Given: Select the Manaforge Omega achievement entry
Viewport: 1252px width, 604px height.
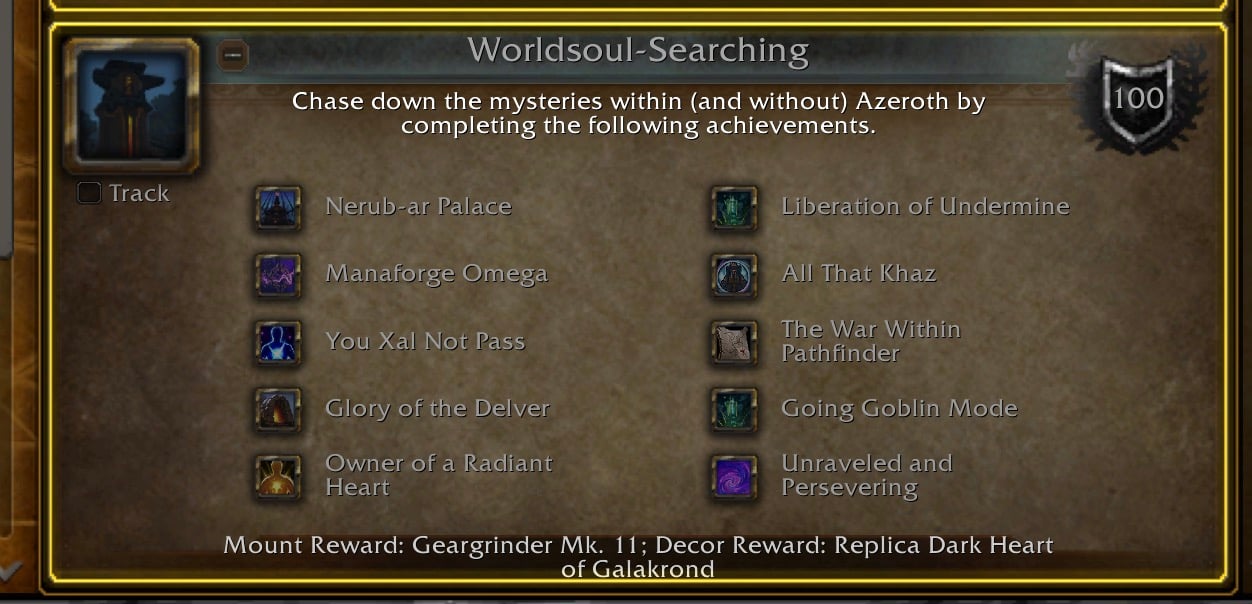Looking at the screenshot, I should tap(436, 274).
